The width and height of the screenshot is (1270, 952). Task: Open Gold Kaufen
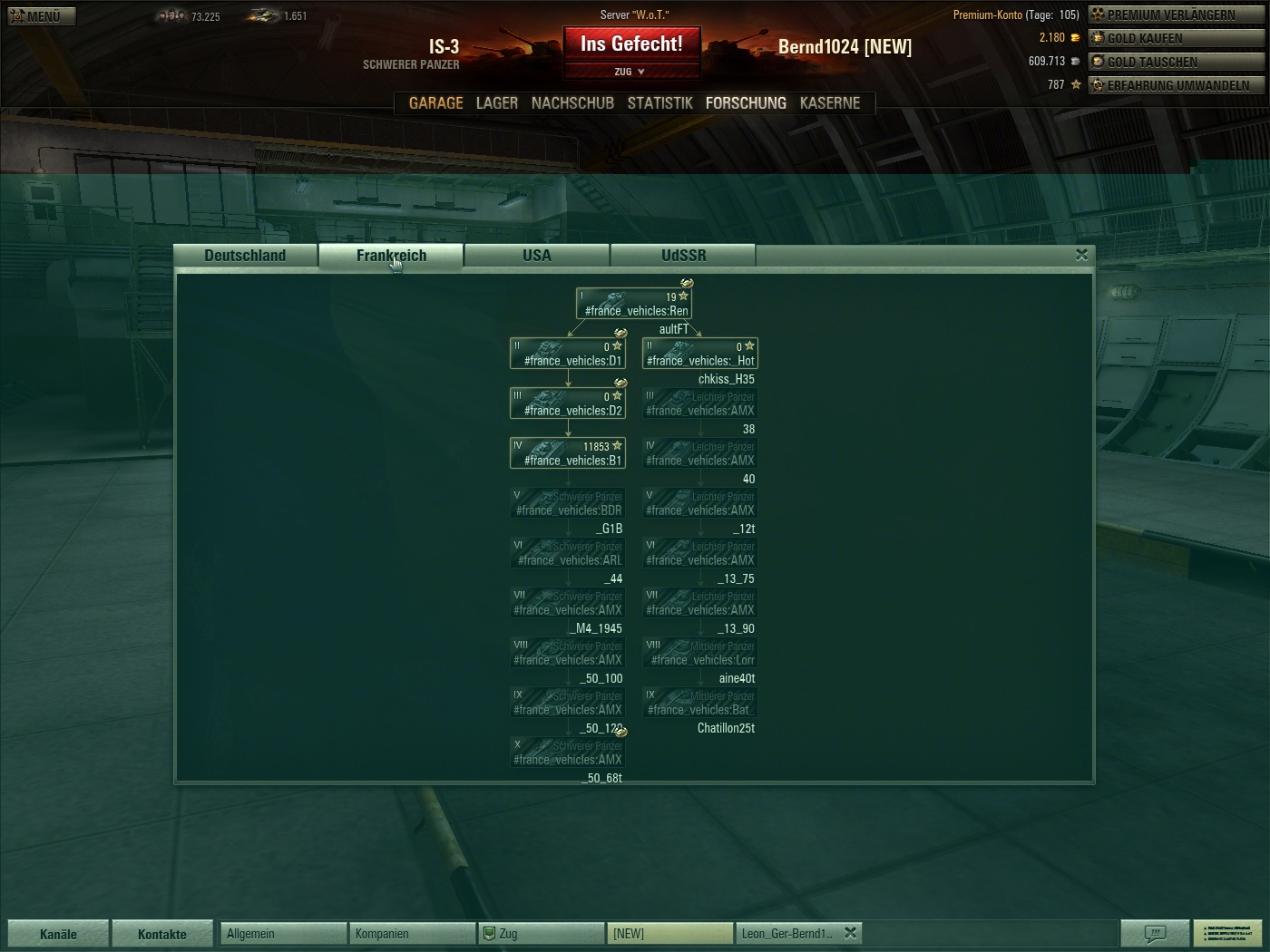1176,38
